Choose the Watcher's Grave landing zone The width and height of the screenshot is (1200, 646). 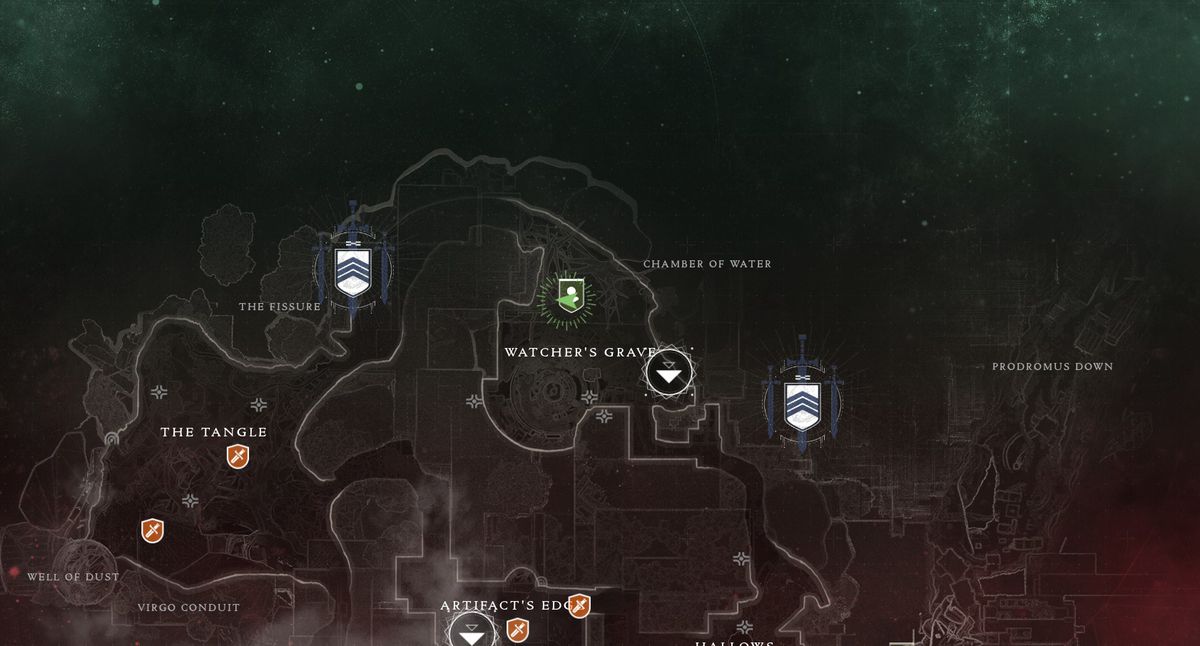[x=669, y=373]
